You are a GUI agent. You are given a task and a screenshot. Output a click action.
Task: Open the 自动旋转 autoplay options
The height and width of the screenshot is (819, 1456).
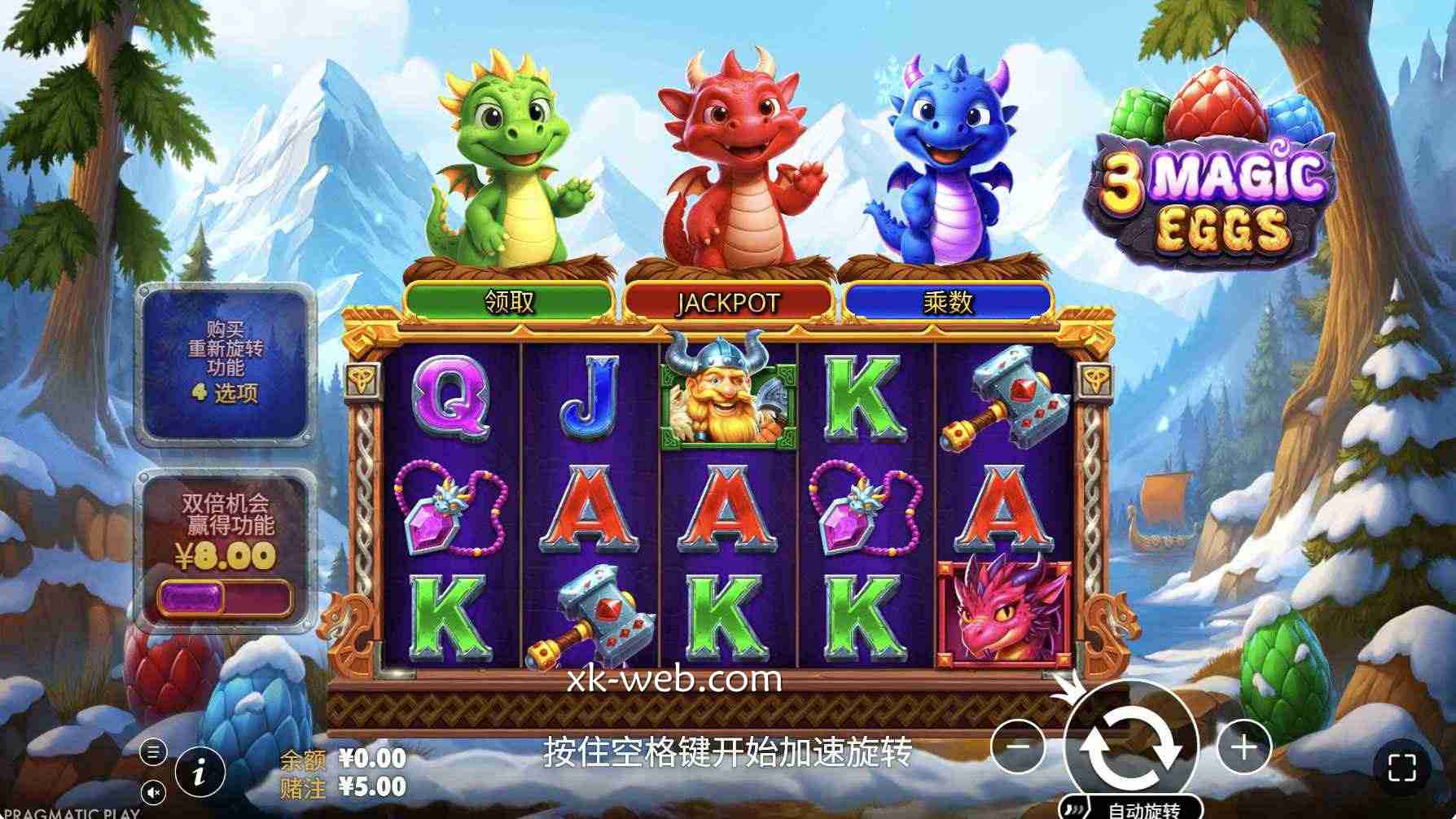pos(1132,809)
